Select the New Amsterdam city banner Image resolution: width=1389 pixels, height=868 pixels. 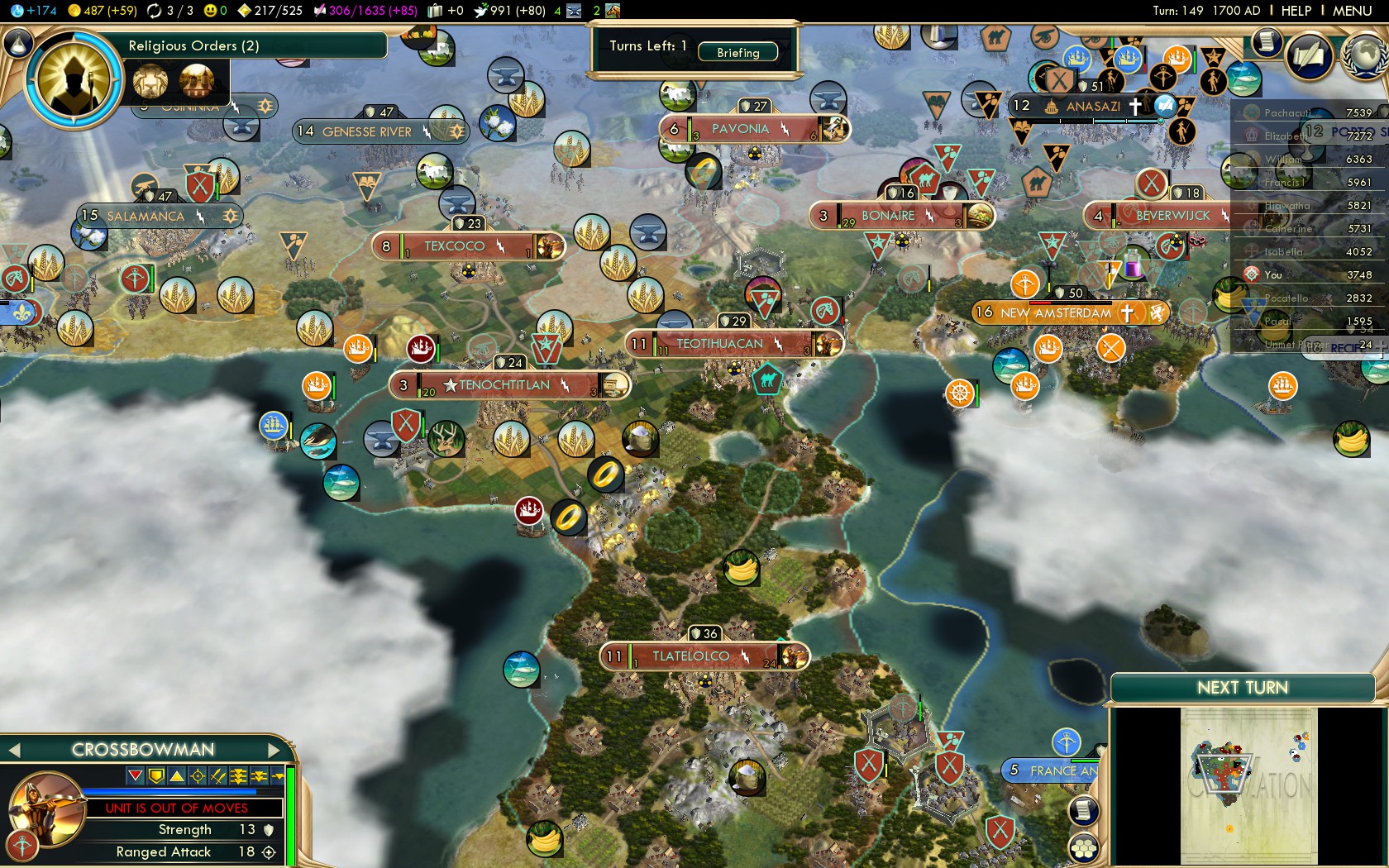click(x=1056, y=313)
